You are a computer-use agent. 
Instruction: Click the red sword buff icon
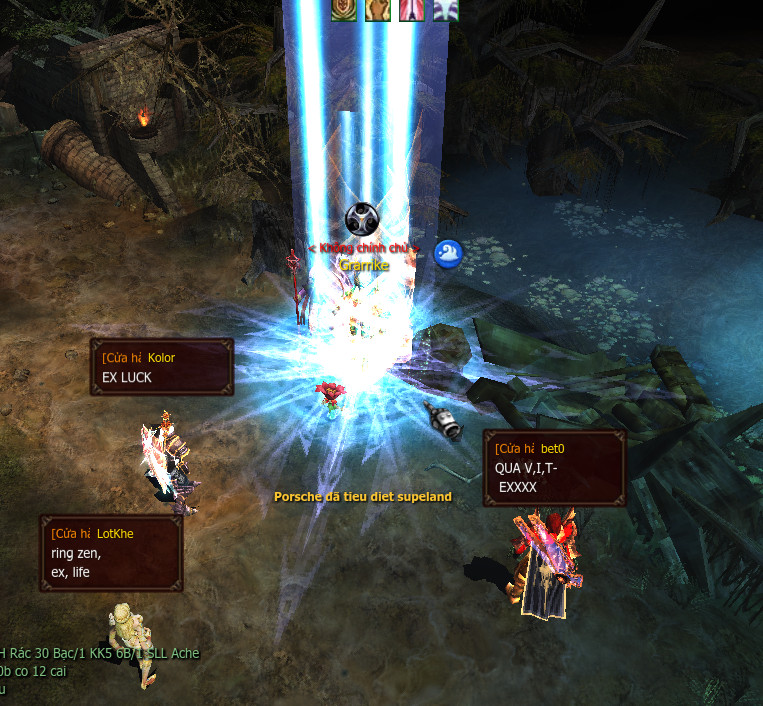pos(411,10)
